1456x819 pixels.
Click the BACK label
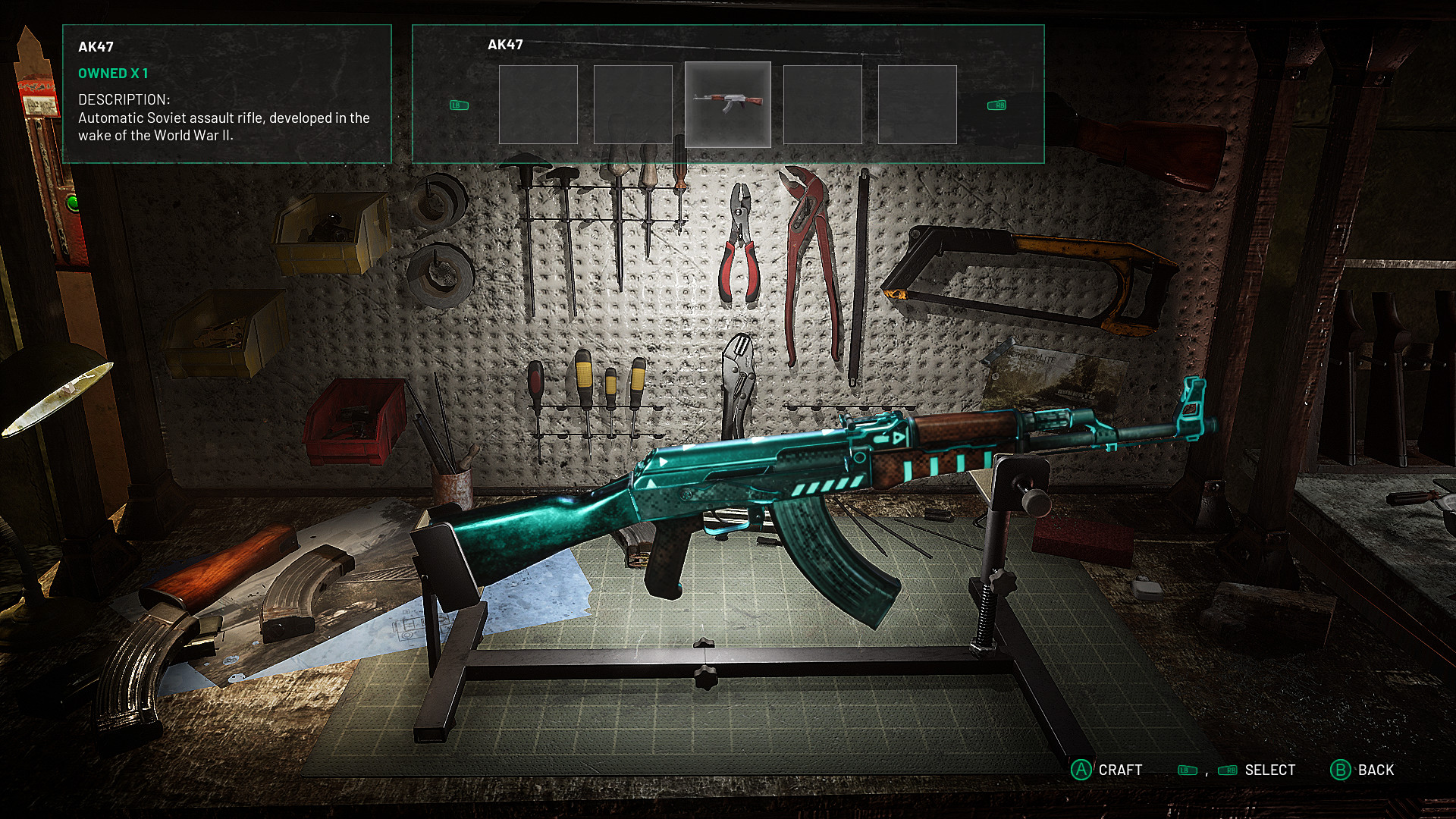click(x=1376, y=770)
